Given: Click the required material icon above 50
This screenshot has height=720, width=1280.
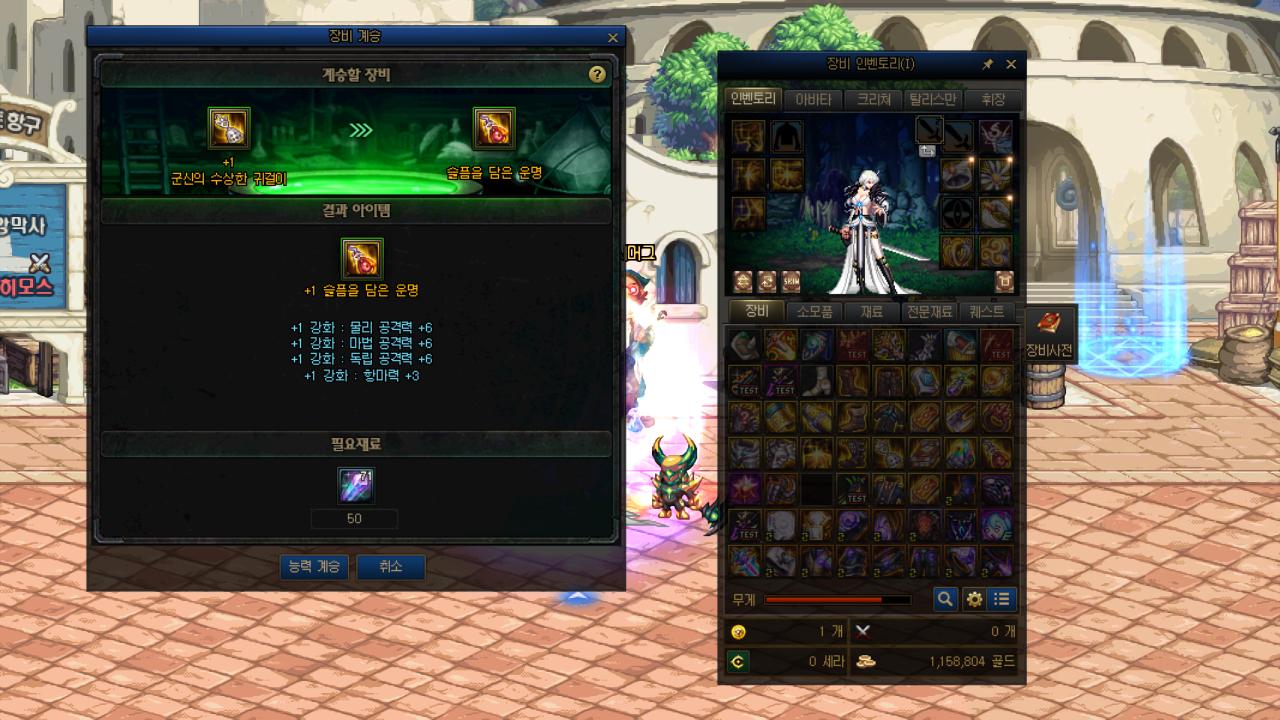Looking at the screenshot, I should (355, 486).
